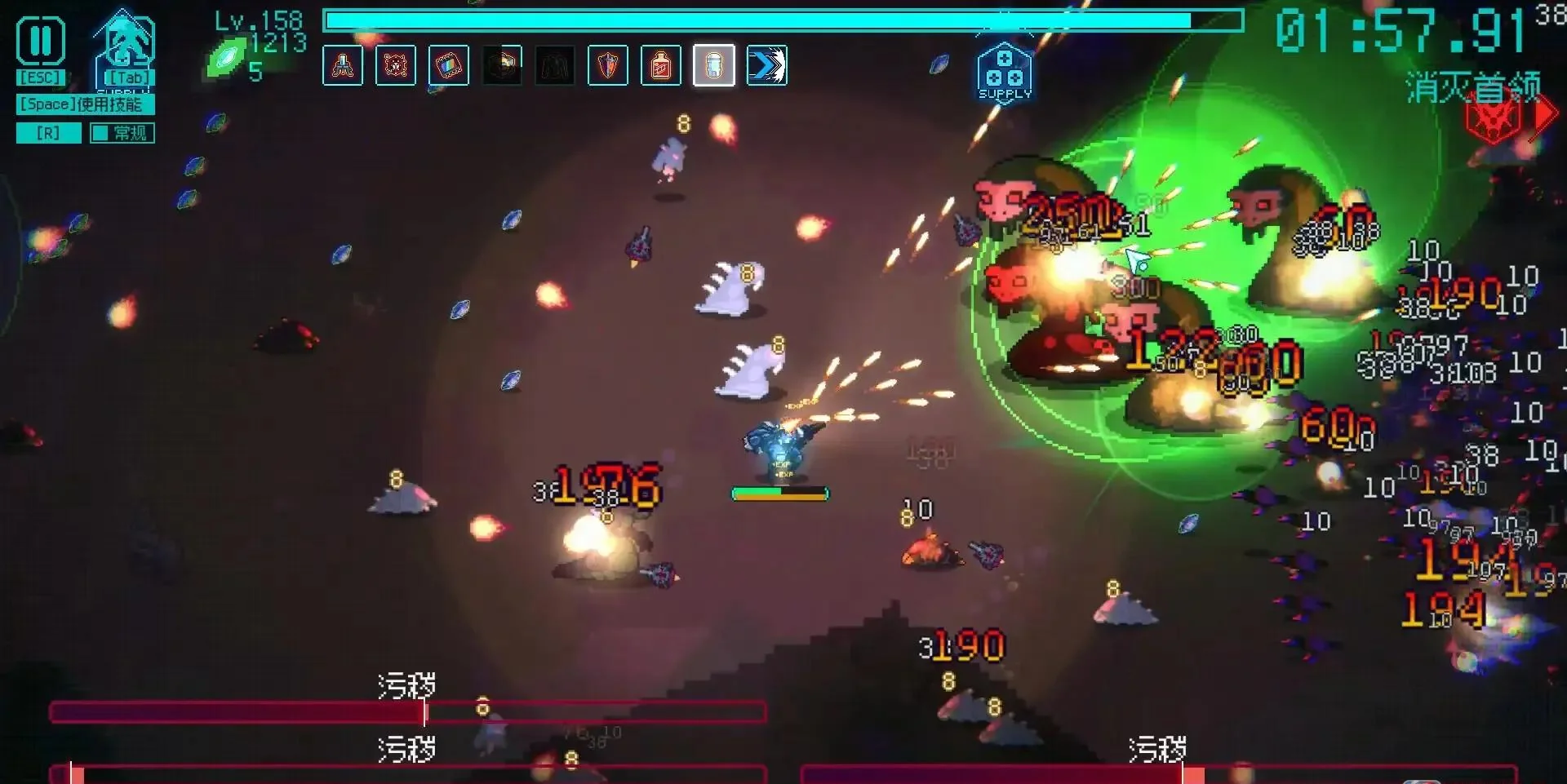This screenshot has width=1567, height=784.
Task: Select the rainbow film strip item slot
Action: (x=449, y=65)
